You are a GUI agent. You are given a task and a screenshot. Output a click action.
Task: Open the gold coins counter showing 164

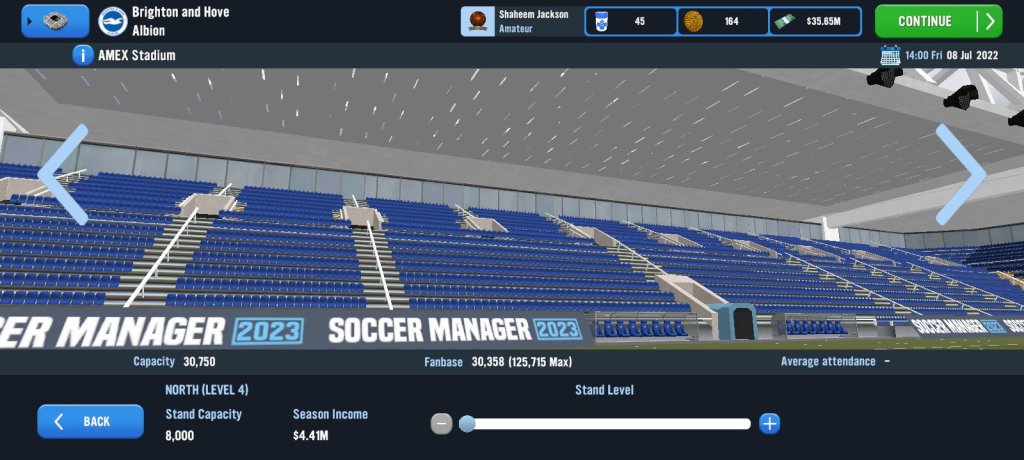[x=723, y=21]
